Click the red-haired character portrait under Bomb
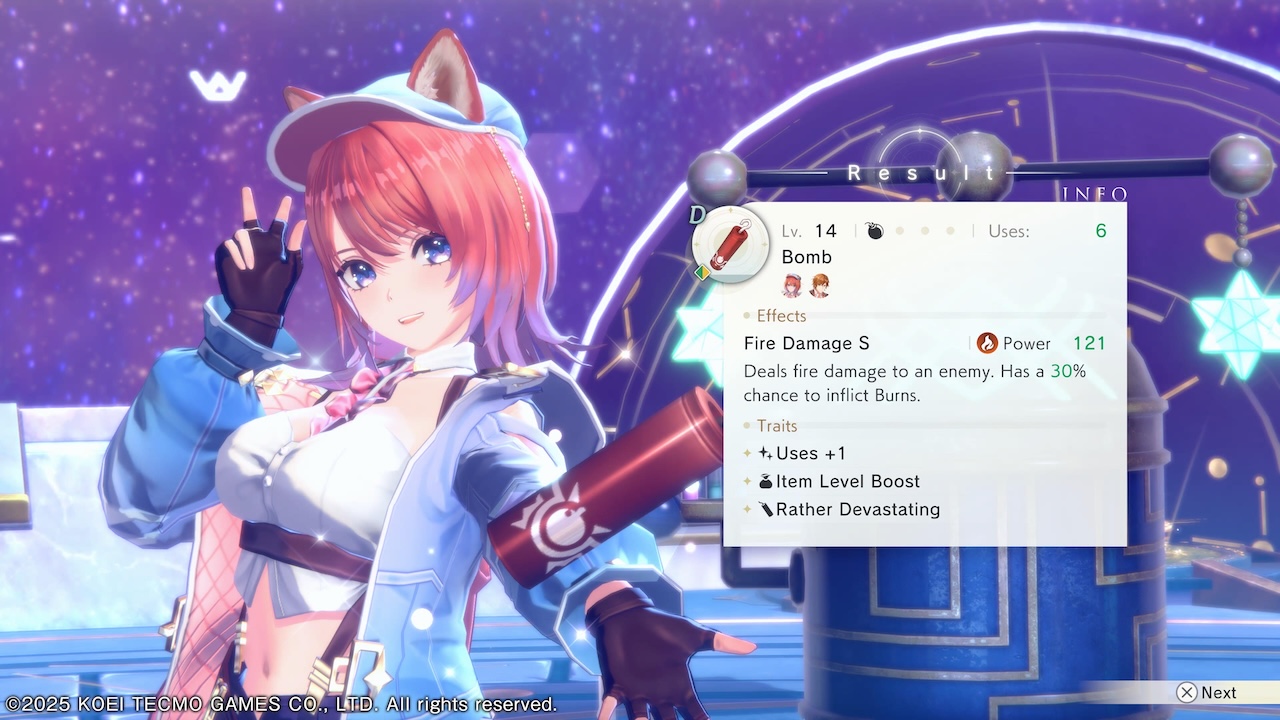Screen dimensions: 1280x720 click(793, 286)
